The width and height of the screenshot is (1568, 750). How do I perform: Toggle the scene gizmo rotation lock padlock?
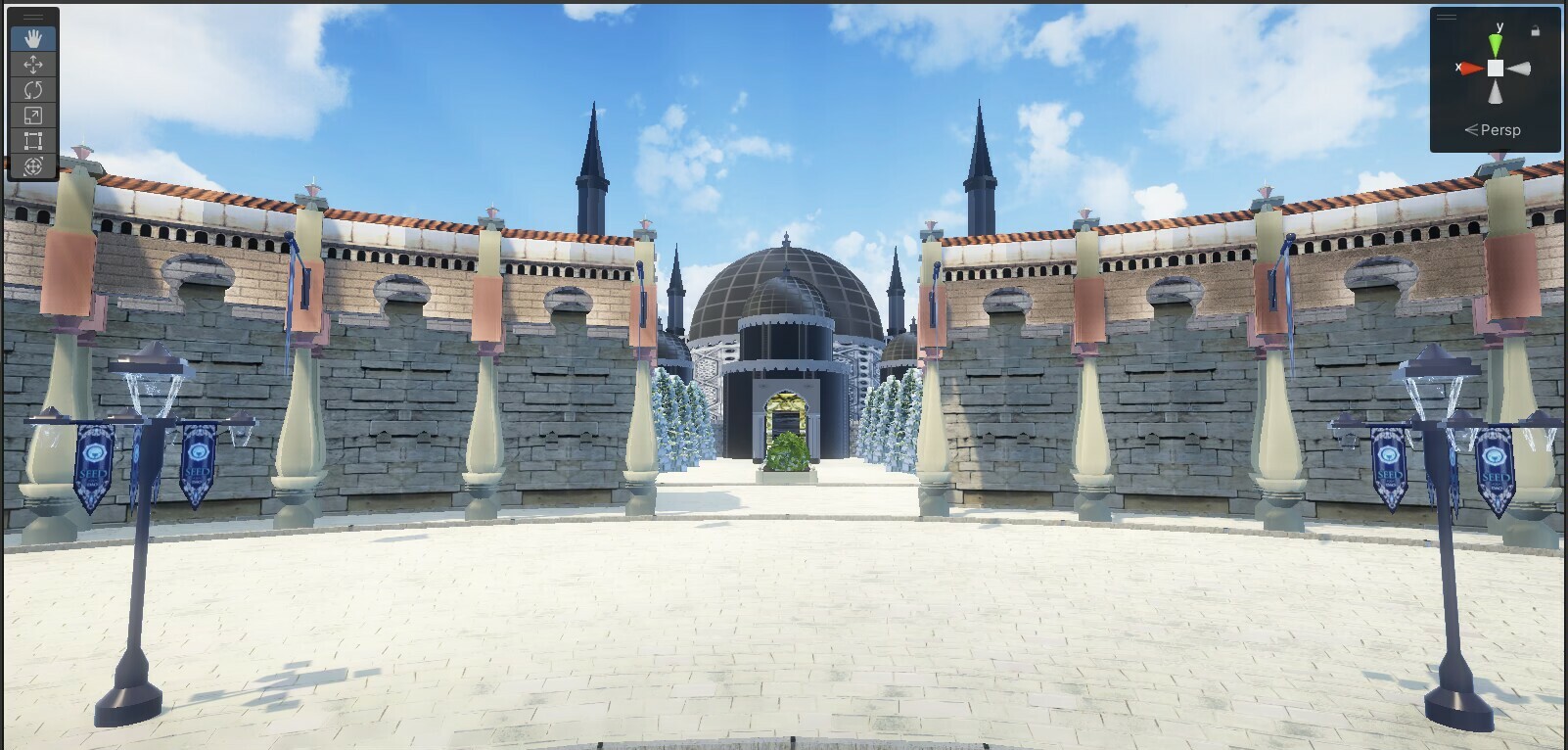pos(1537,30)
